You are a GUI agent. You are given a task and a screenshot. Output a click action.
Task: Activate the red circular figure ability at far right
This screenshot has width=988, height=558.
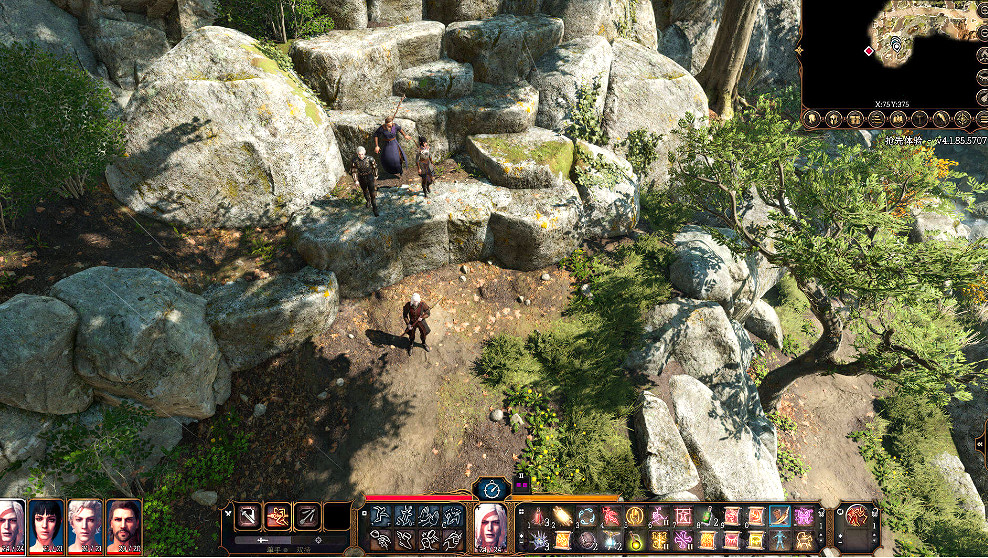856,516
